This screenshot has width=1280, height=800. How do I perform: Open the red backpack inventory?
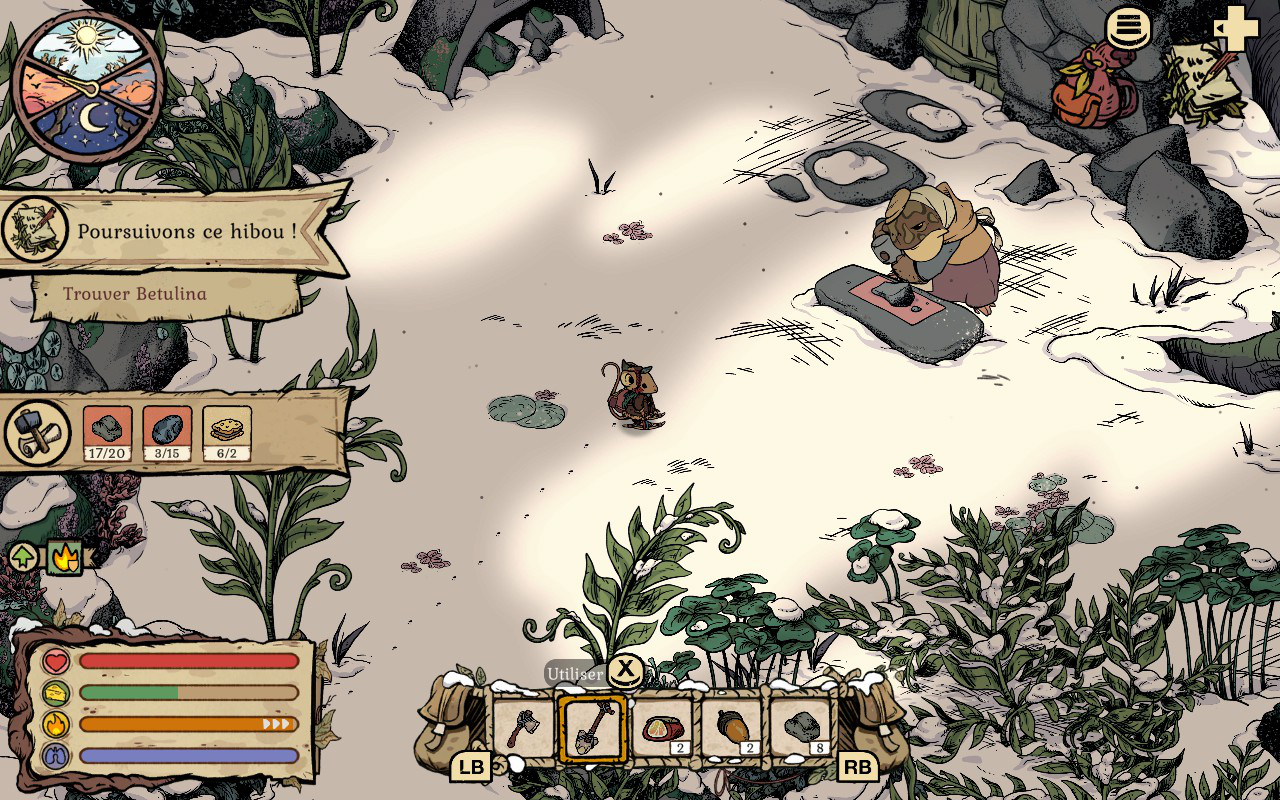pyautogui.click(x=1093, y=86)
